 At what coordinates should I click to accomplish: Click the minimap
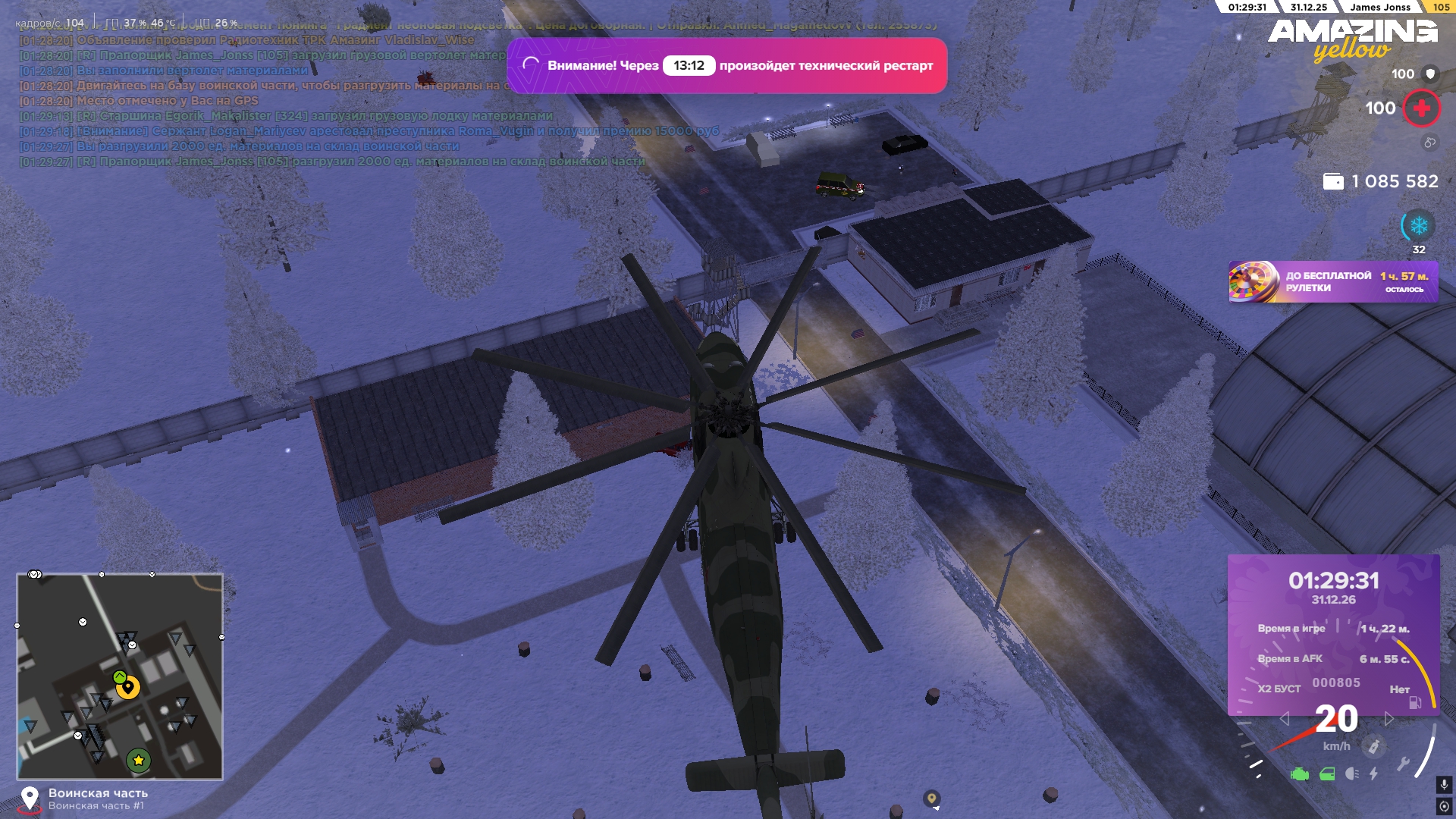(120, 676)
